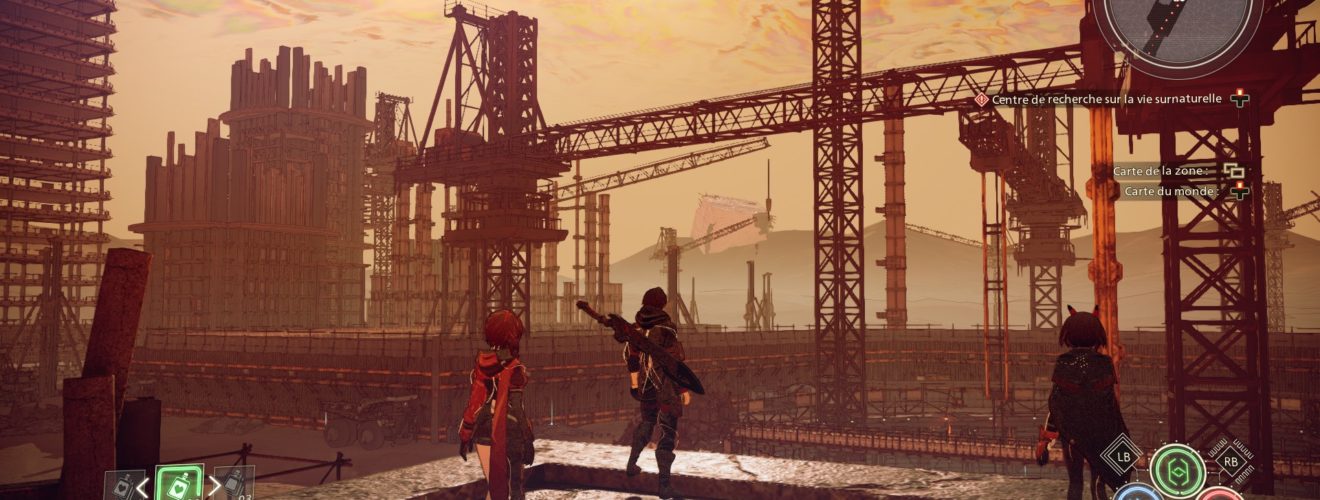Use the highlighted green heart potion item
This screenshot has width=1320, height=500.
[180, 484]
